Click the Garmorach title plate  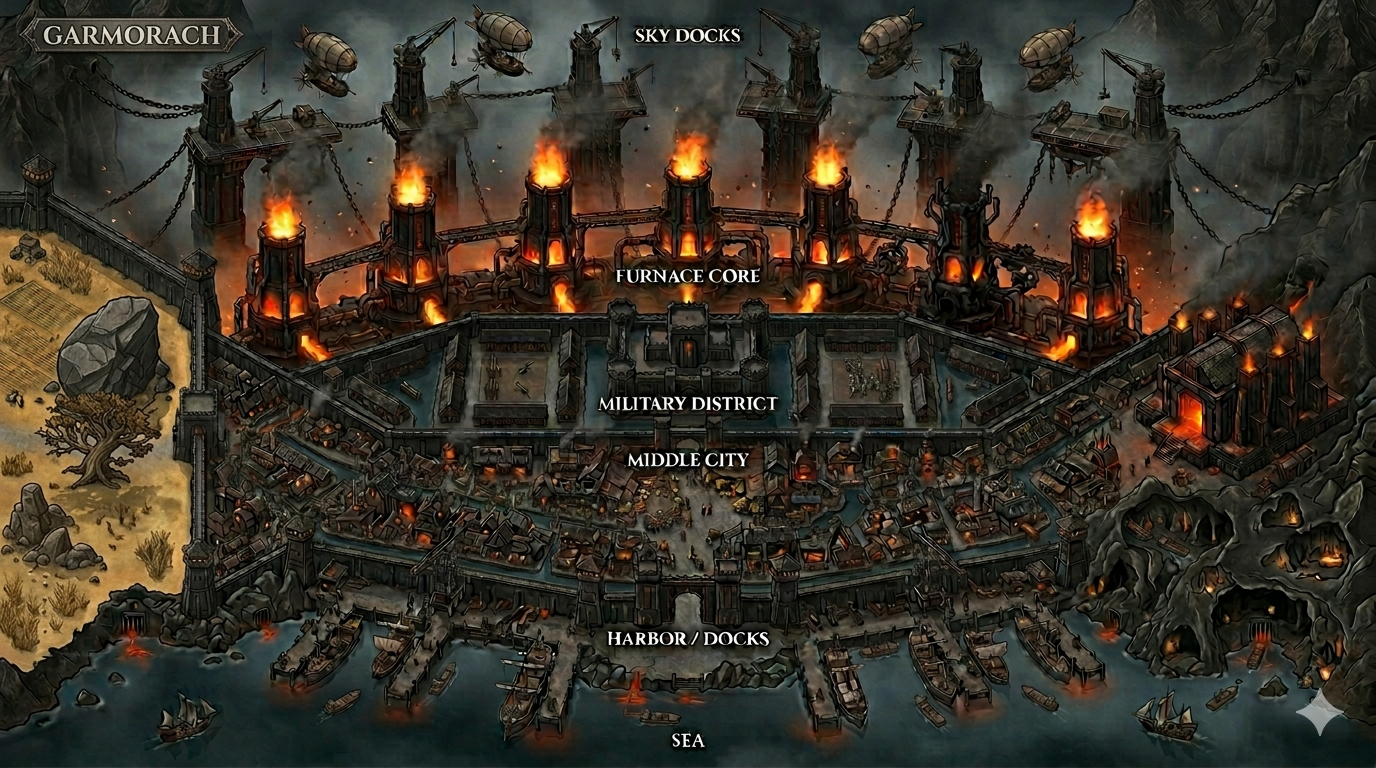pos(132,36)
